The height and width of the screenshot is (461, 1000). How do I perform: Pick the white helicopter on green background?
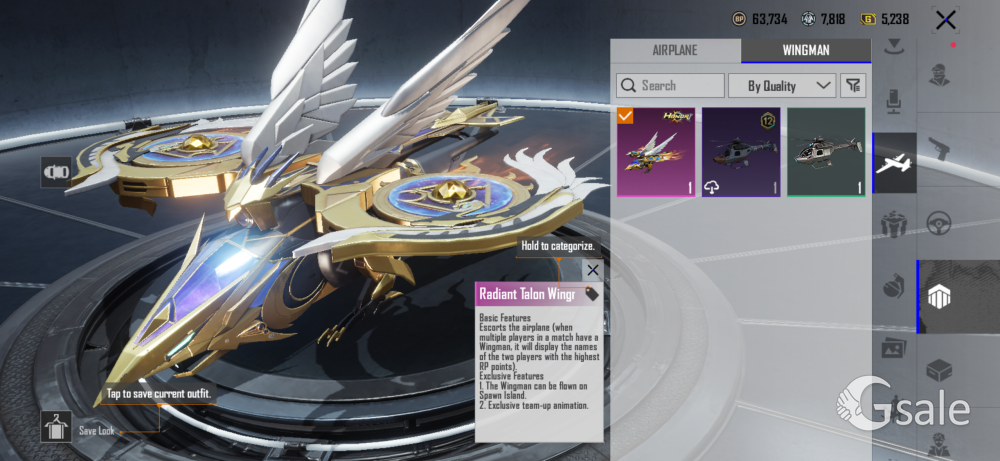pyautogui.click(x=826, y=152)
